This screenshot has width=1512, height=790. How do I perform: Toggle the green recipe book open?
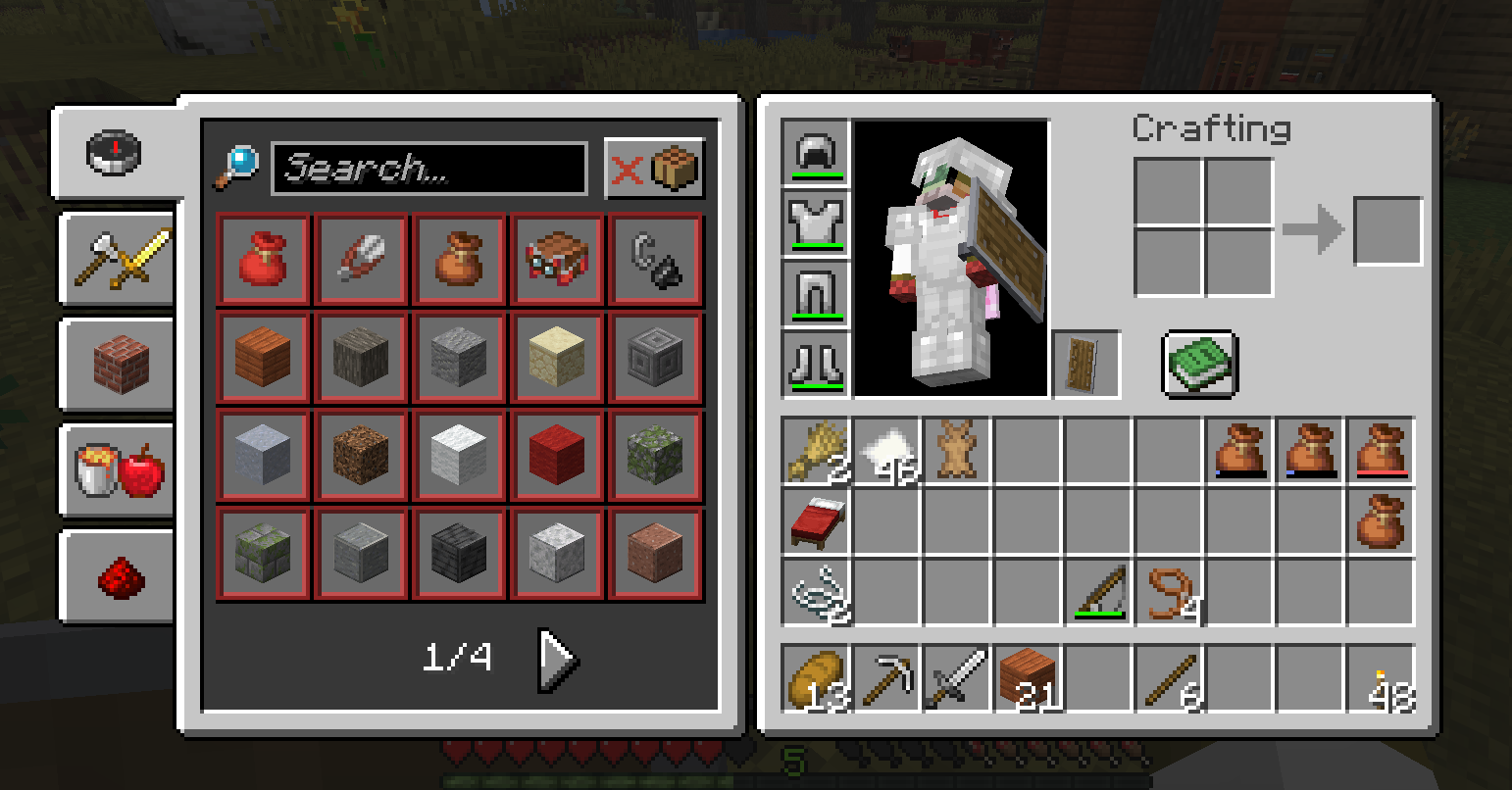point(1198,365)
